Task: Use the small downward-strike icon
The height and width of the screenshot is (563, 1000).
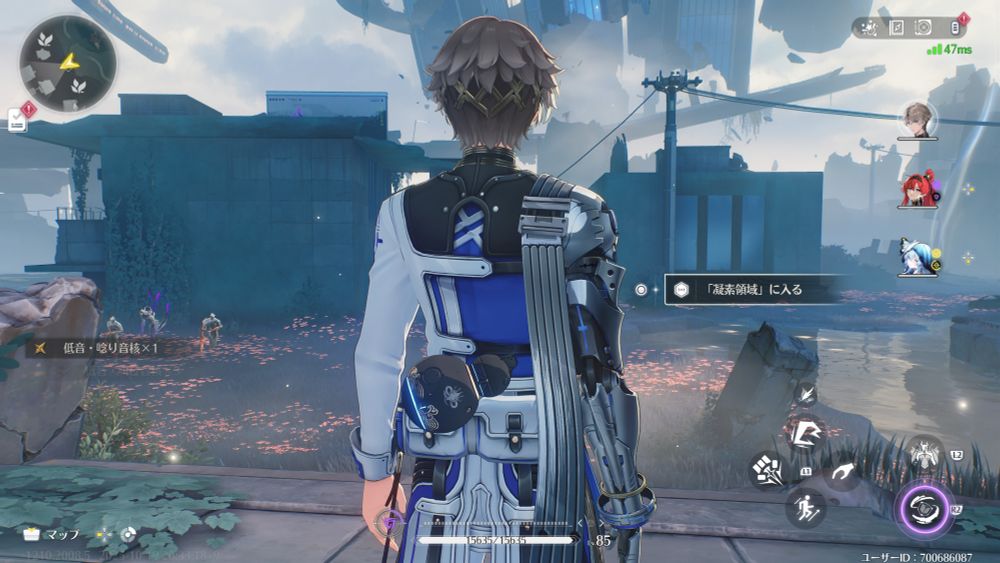Action: 806,393
